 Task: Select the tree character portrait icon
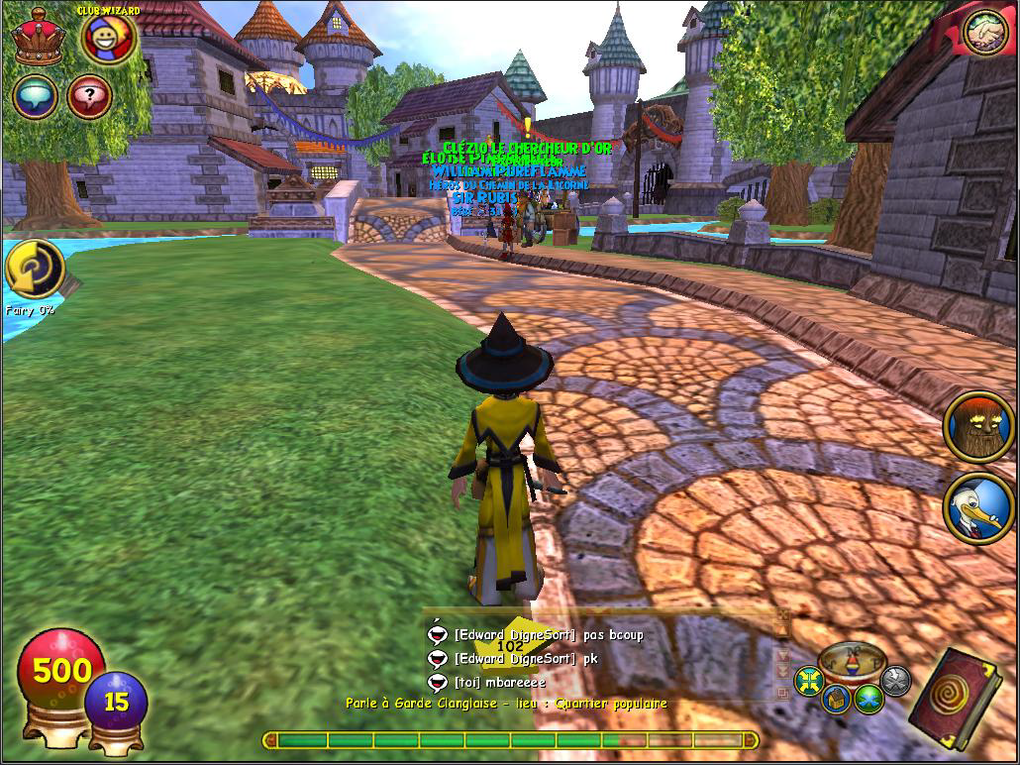click(979, 427)
